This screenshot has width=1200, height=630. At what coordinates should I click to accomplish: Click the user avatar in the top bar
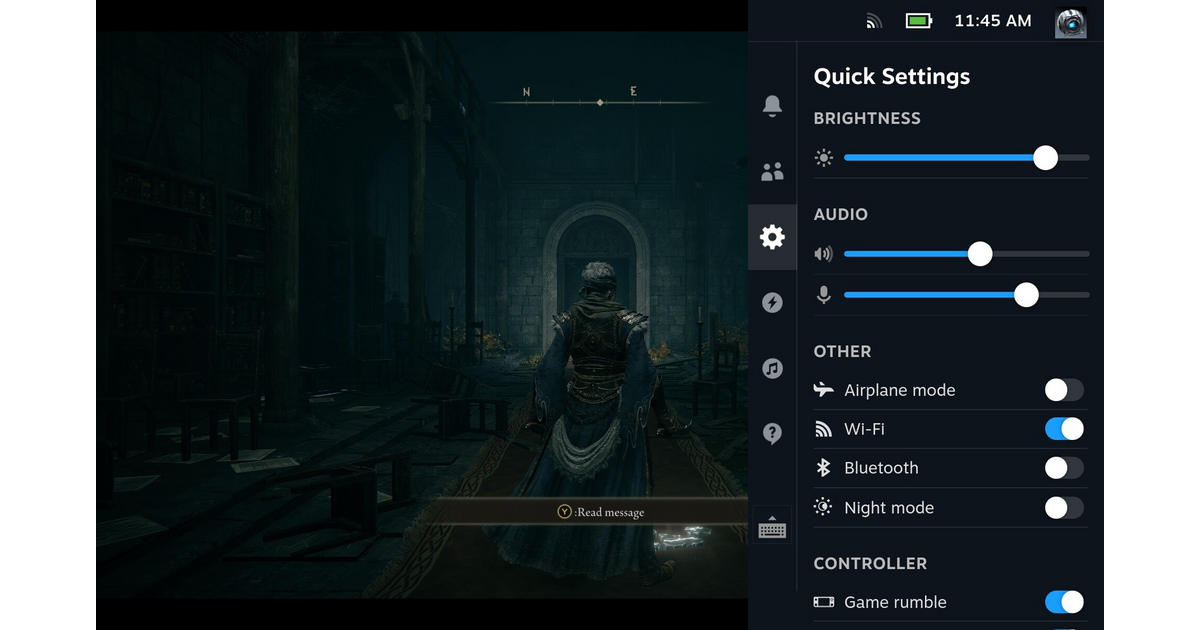click(1071, 21)
